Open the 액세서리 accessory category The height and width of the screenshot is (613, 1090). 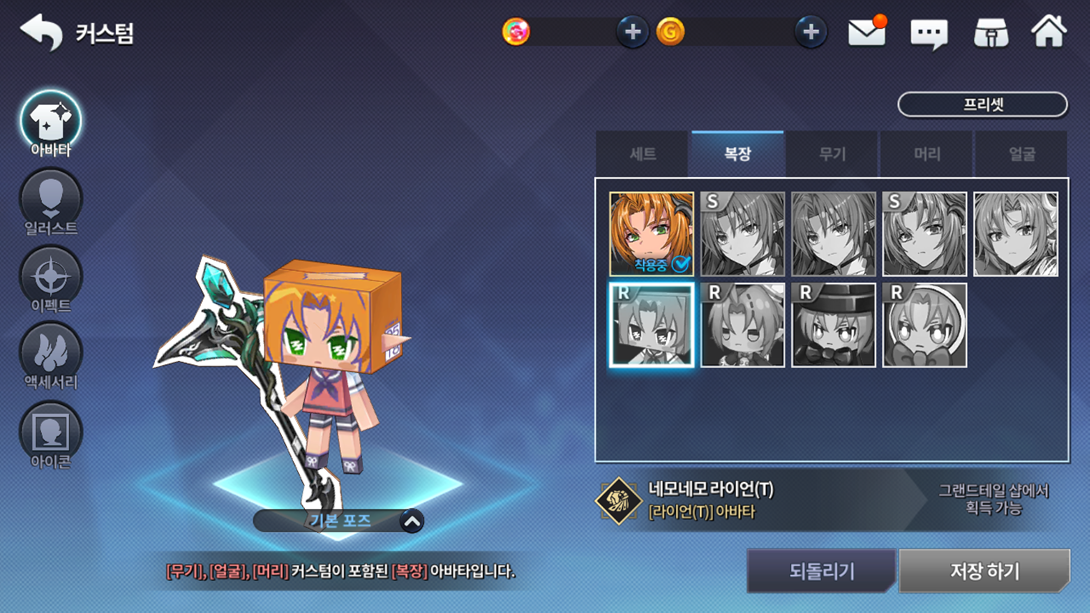51,356
